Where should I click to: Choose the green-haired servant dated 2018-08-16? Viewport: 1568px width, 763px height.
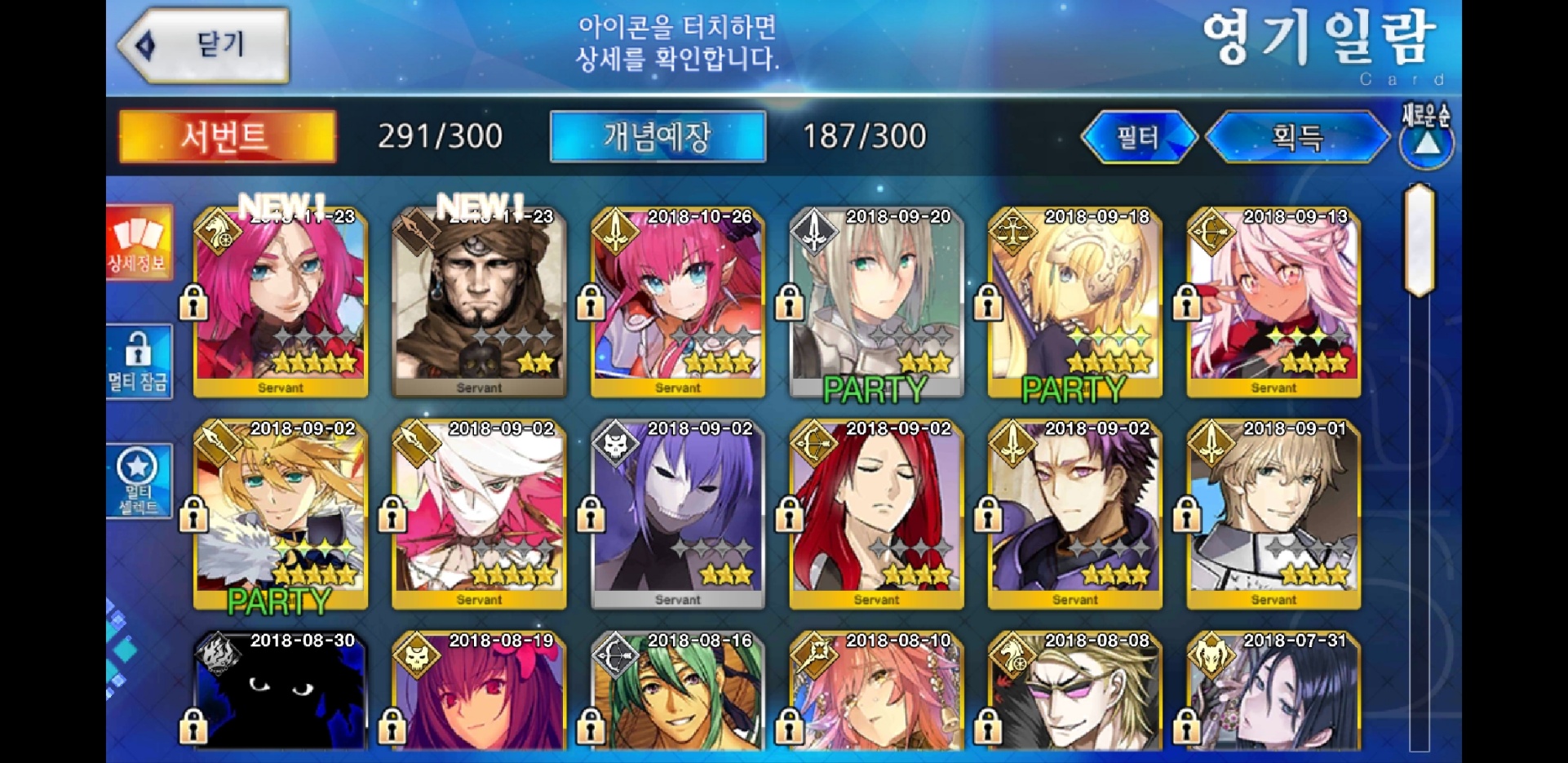(x=678, y=692)
